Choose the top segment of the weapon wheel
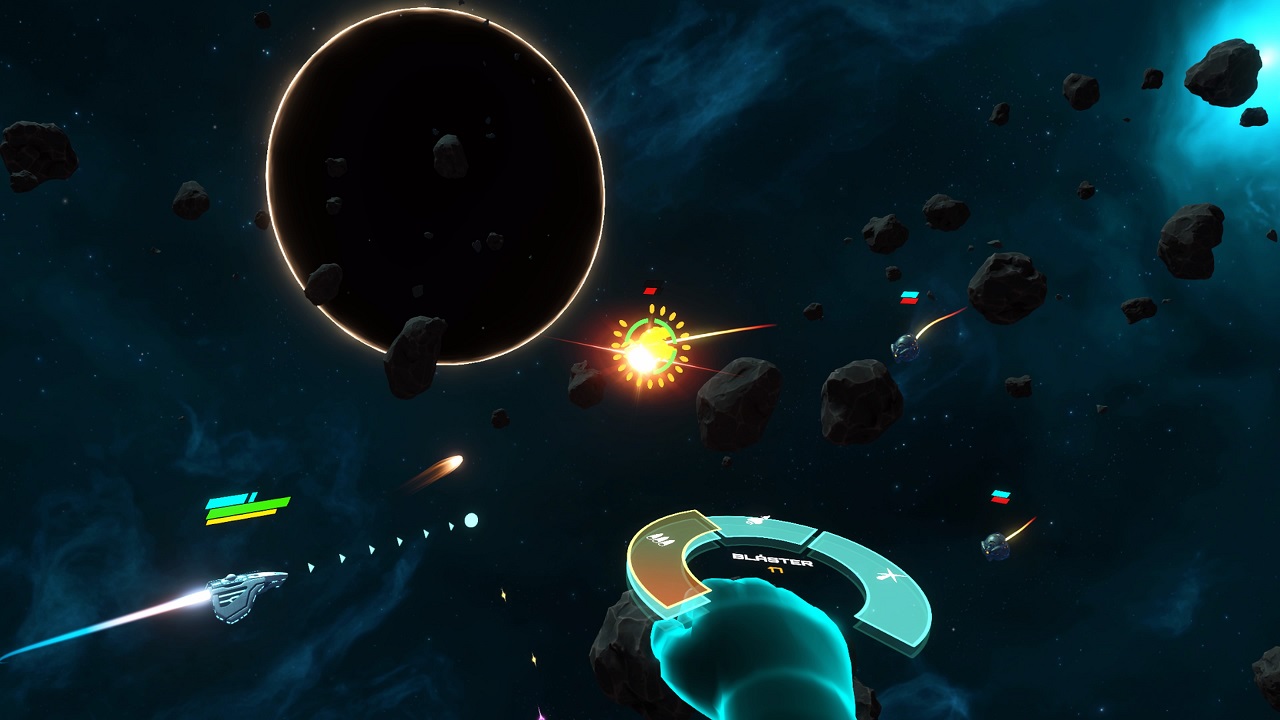Image resolution: width=1280 pixels, height=720 pixels. pos(760,527)
